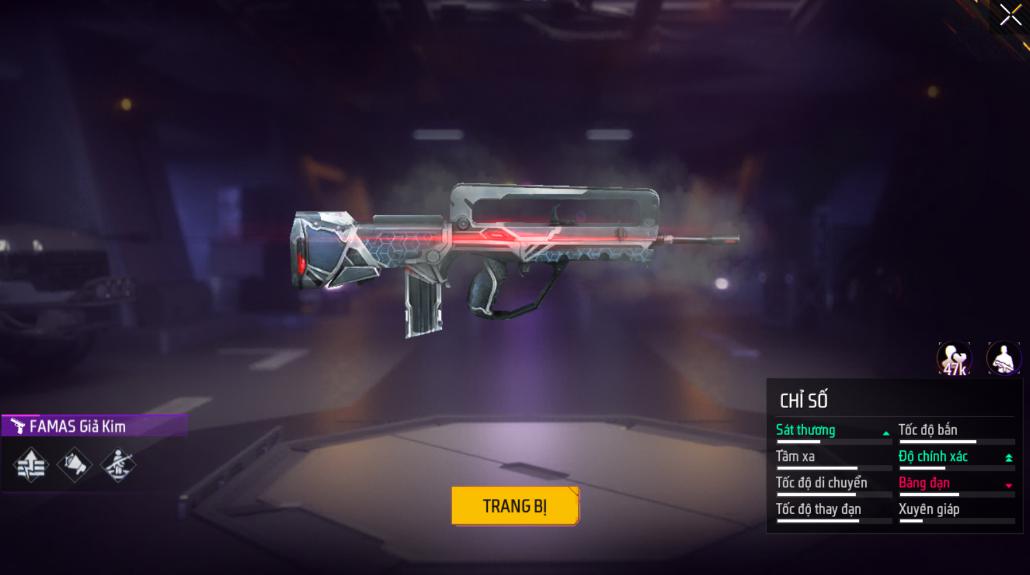Select the upward arrow skin effect icon
The width and height of the screenshot is (1030, 575).
(x=30, y=464)
